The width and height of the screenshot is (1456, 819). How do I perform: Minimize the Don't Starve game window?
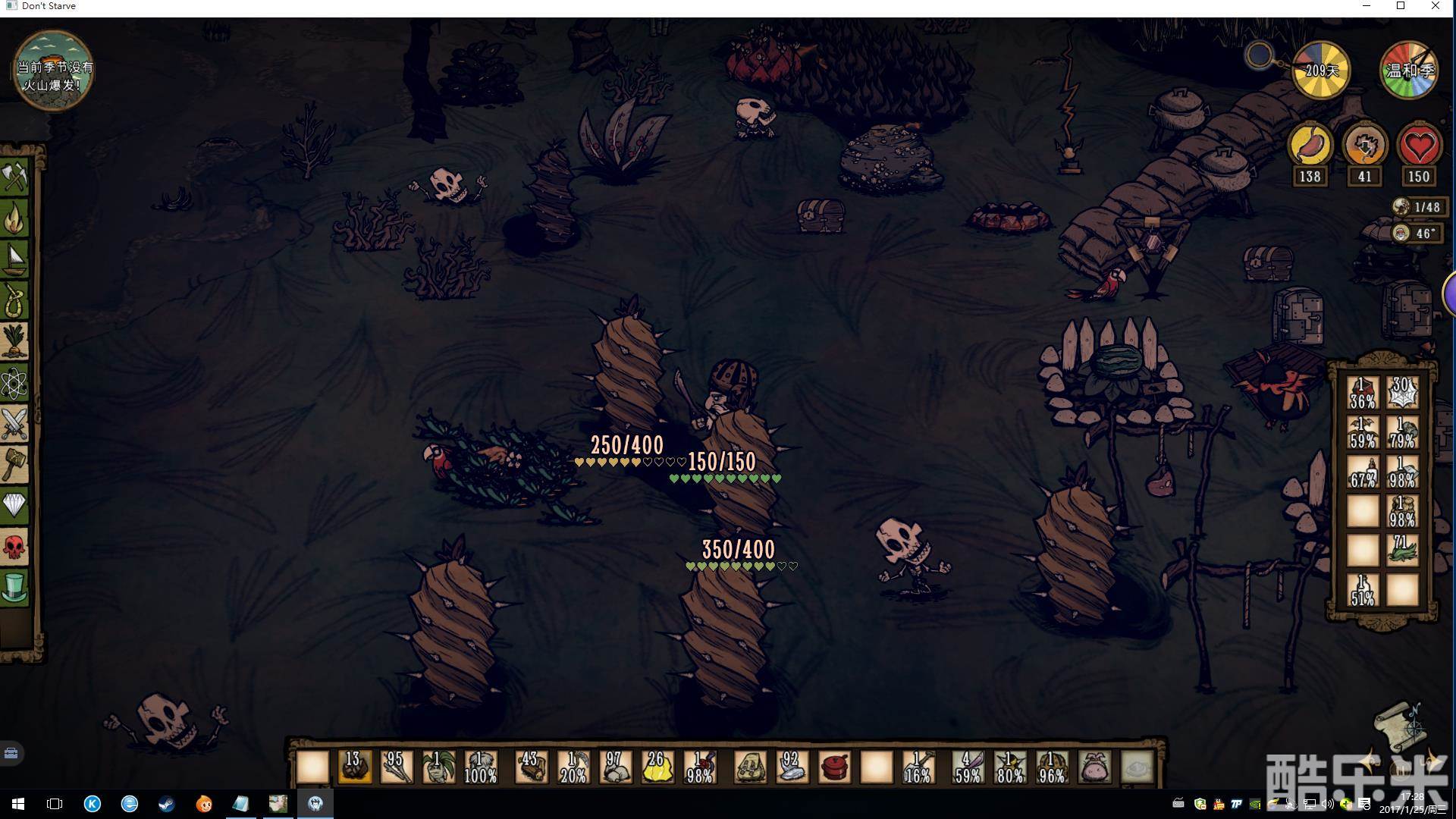click(x=1367, y=6)
